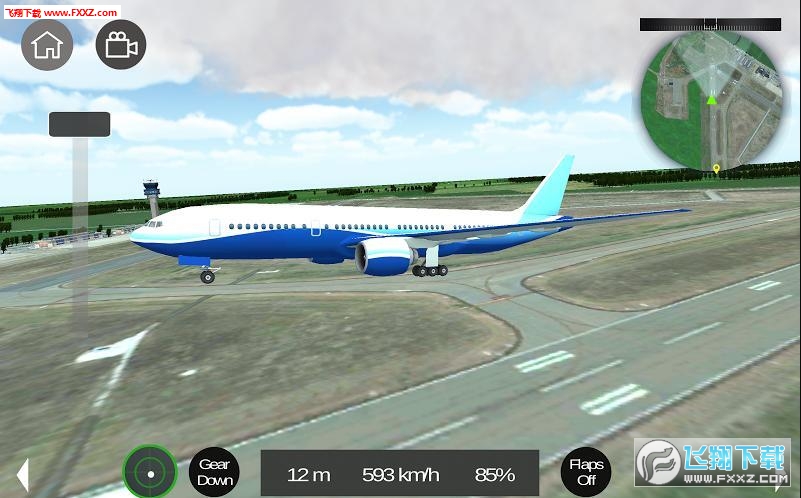801x498 pixels.
Task: Tap the green radar rudder control
Action: 150,472
